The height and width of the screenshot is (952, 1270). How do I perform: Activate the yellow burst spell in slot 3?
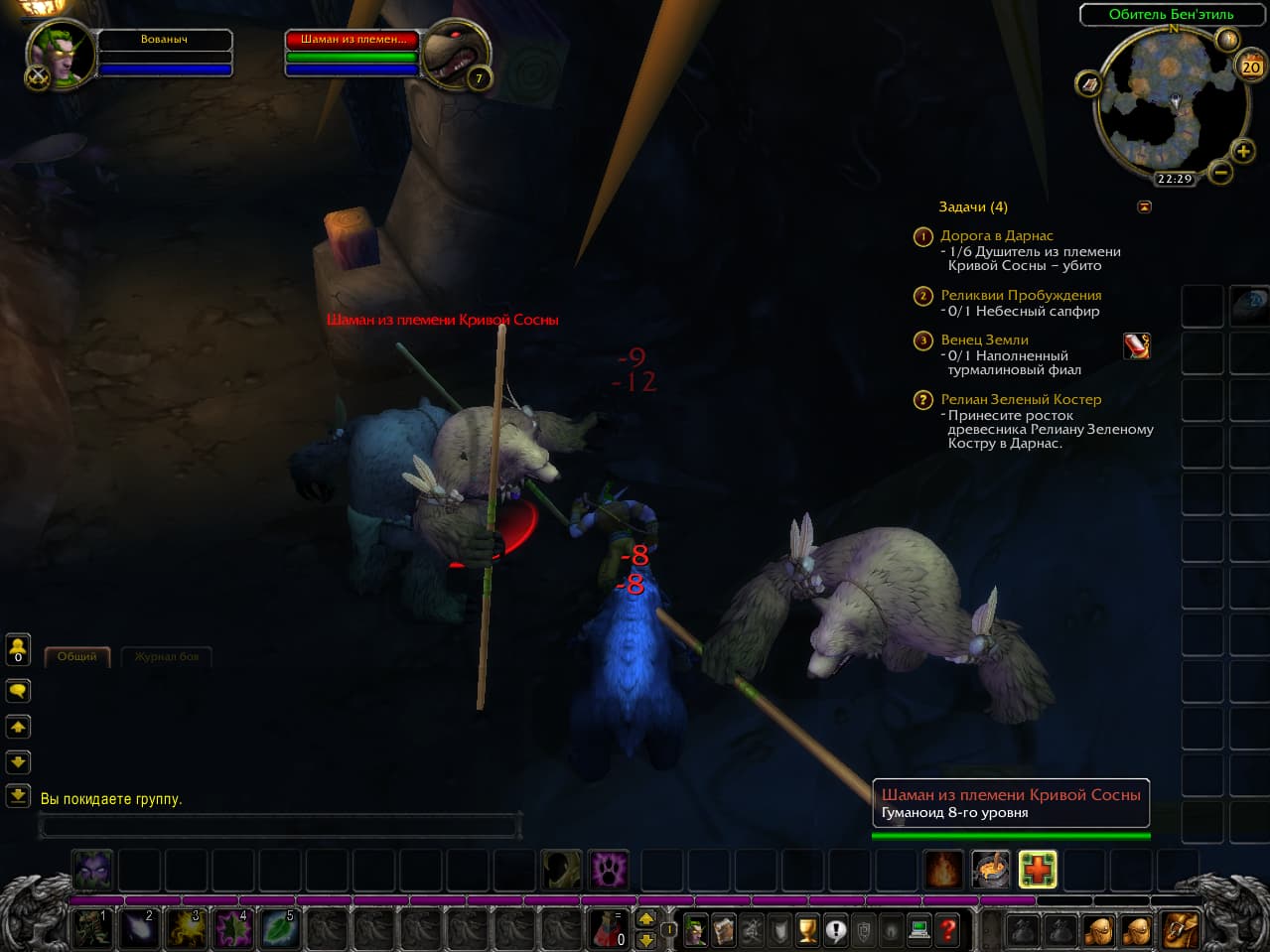click(x=186, y=929)
